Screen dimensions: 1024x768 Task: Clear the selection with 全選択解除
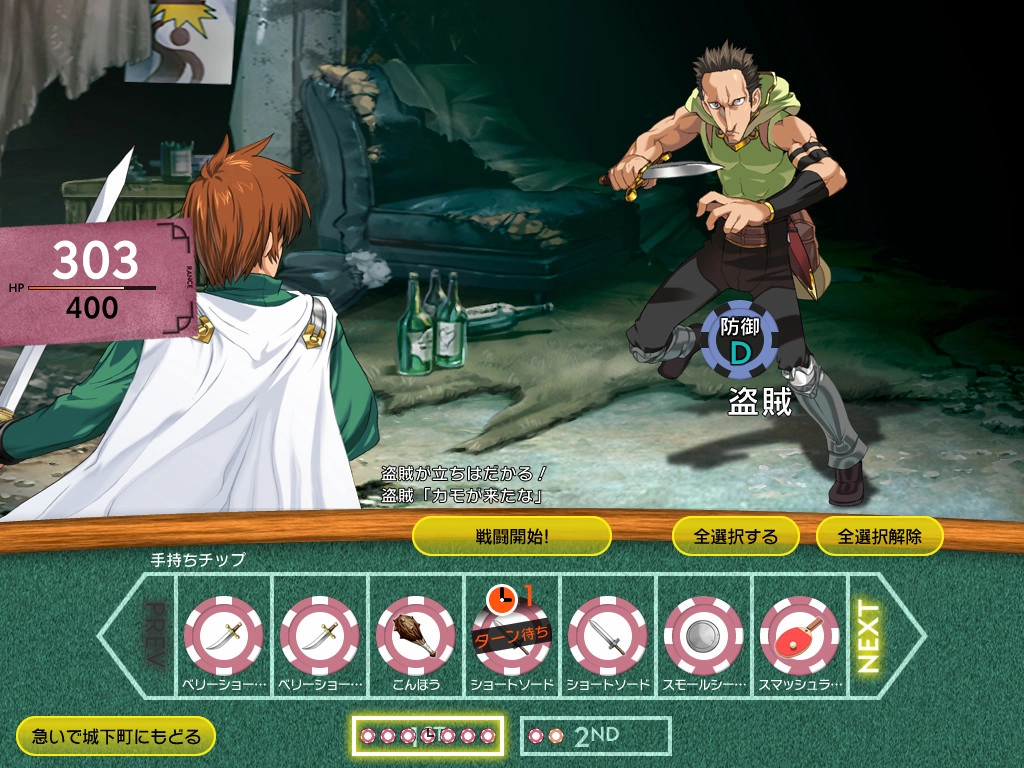click(880, 536)
